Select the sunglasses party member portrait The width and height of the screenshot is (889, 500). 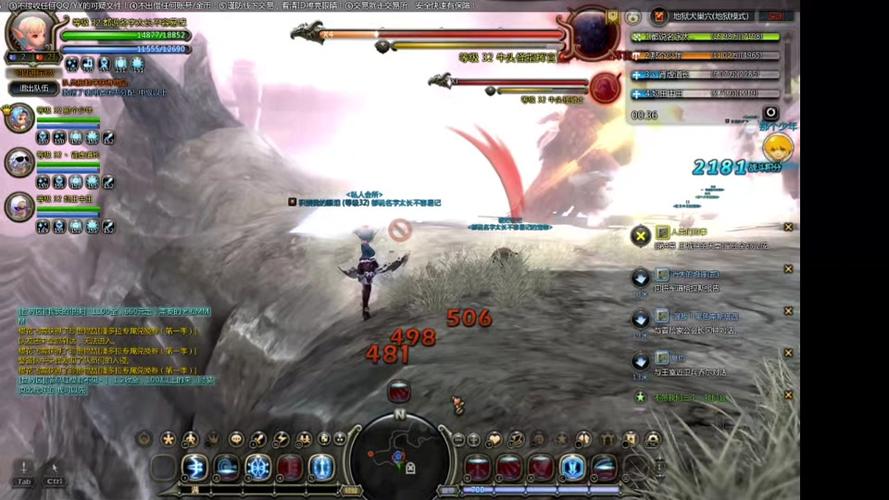tap(19, 161)
